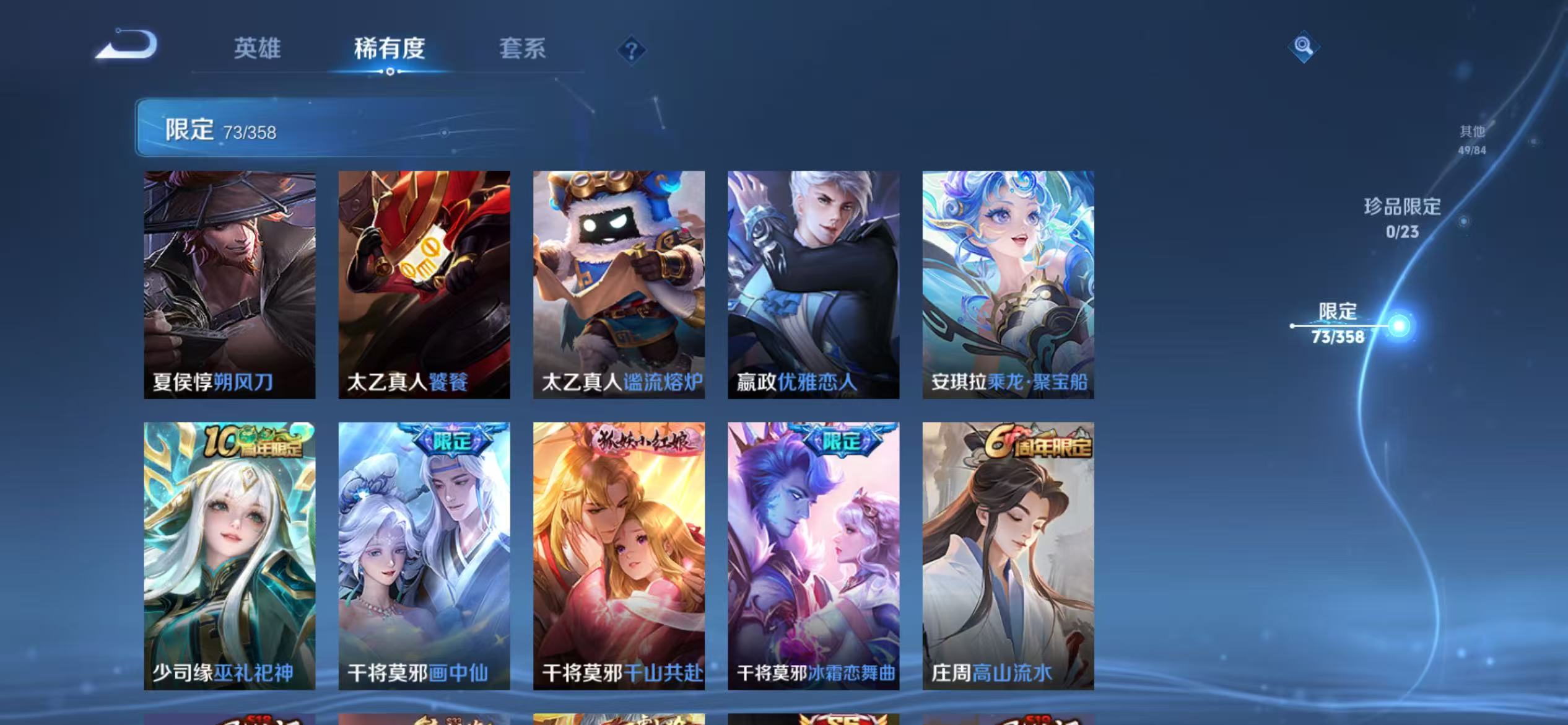Viewport: 1568px width, 725px height.
Task: Select the 稀有度 tab indicator dot
Action: coord(390,72)
